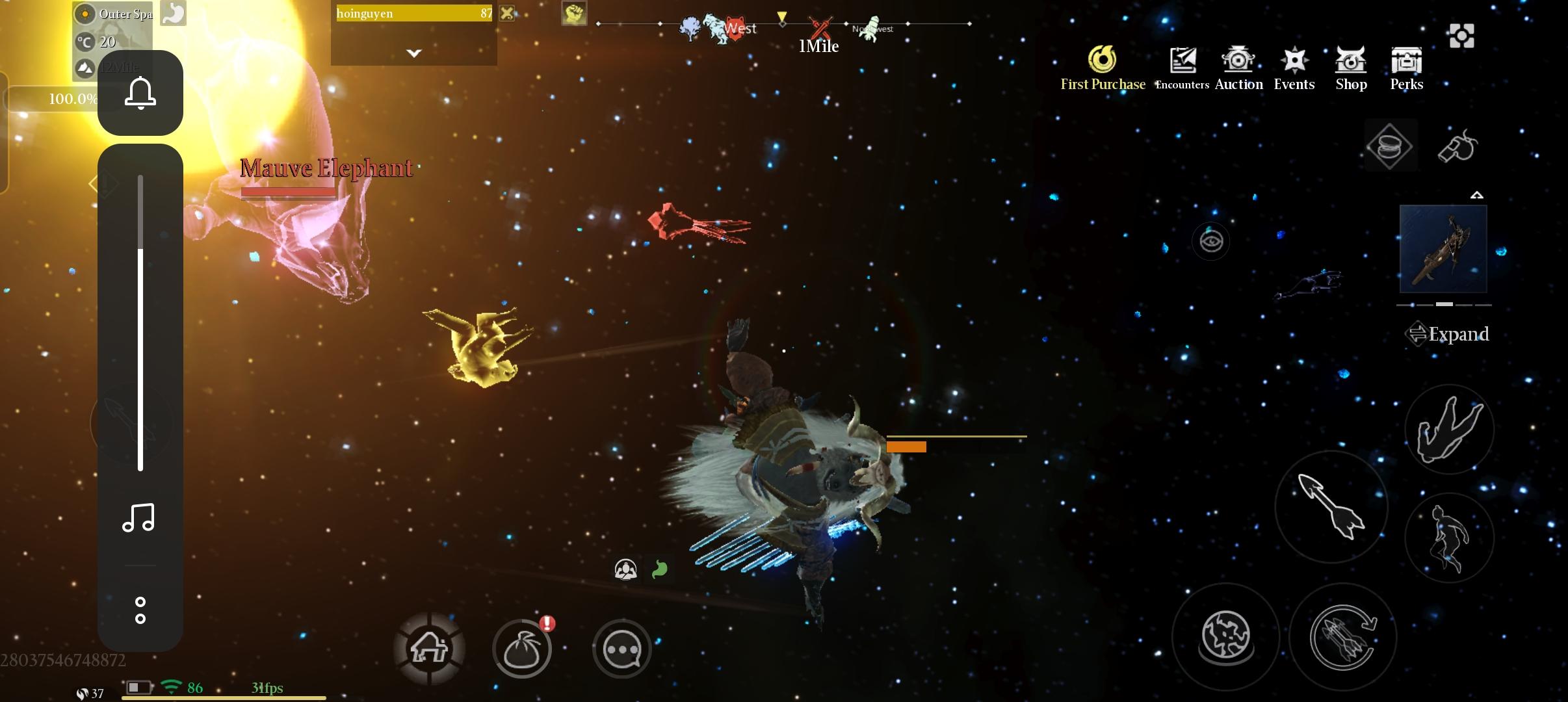Use the whistle mount icon

point(1456,146)
